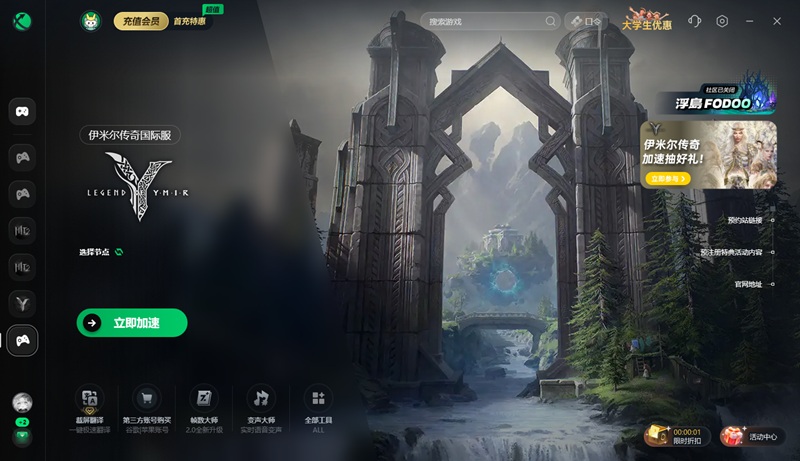
Task: Click the refresh icon beside 选择节点
Action: 119,252
